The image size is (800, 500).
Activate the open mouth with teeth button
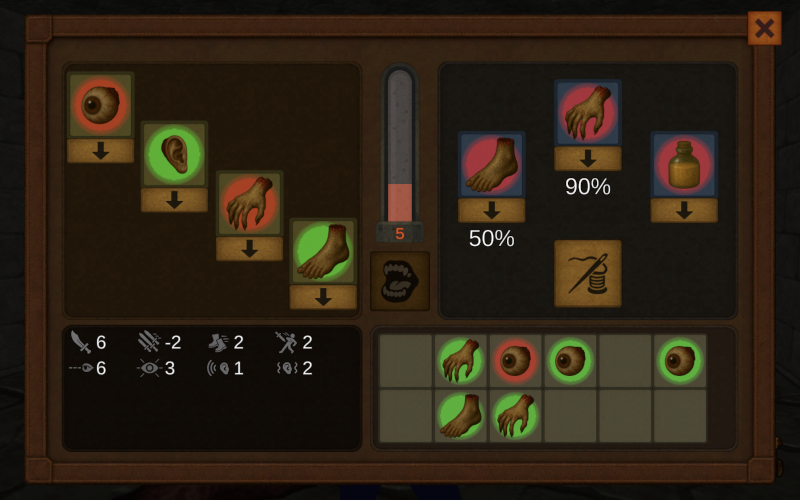coord(400,281)
